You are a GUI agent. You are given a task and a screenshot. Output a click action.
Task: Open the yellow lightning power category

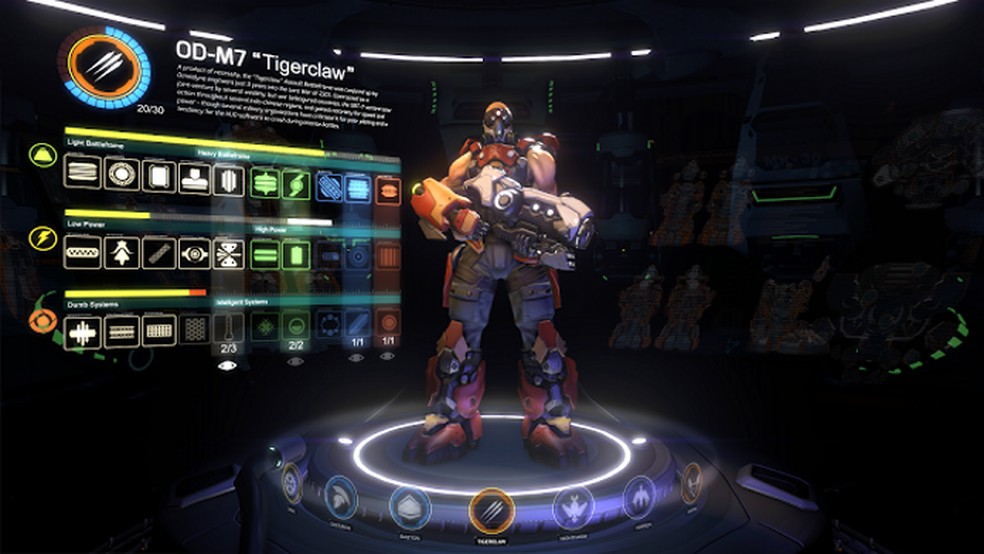42,238
